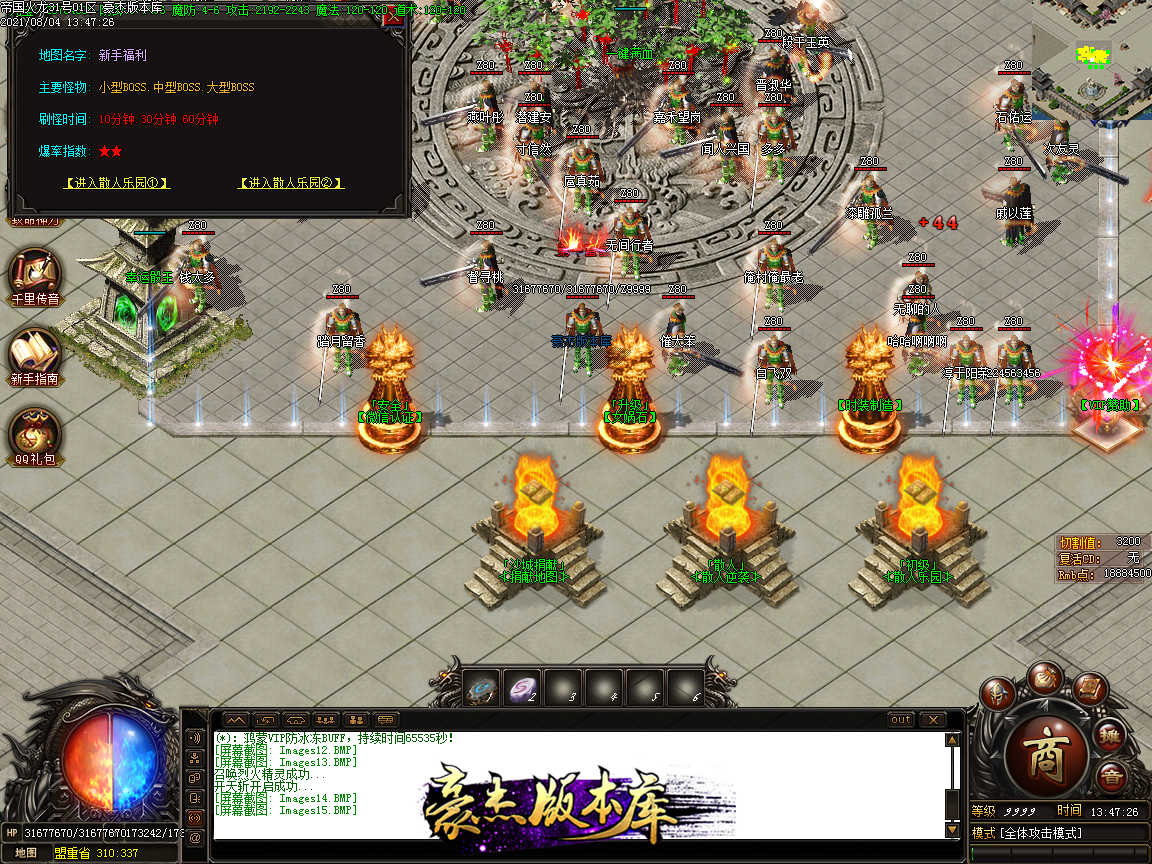Select hotbar slot 2 purple item
Viewport: 1152px width, 864px height.
pyautogui.click(x=522, y=688)
